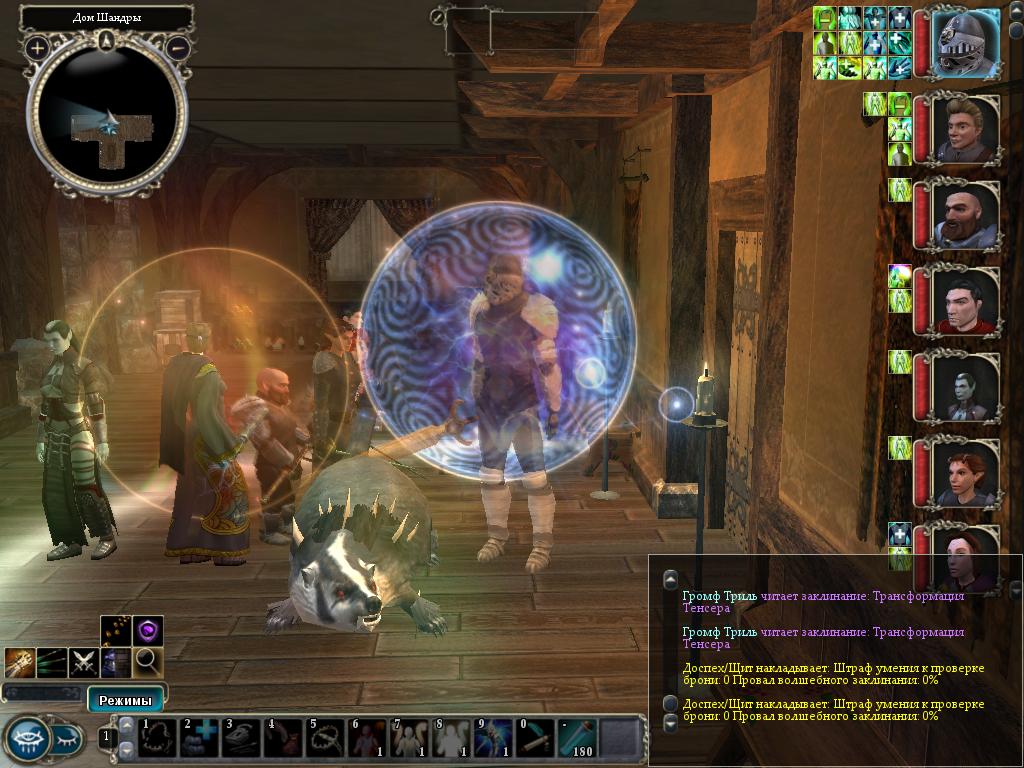Use hotbar slot 2 with blue cross
Viewport: 1024px width, 768px height.
[x=199, y=739]
